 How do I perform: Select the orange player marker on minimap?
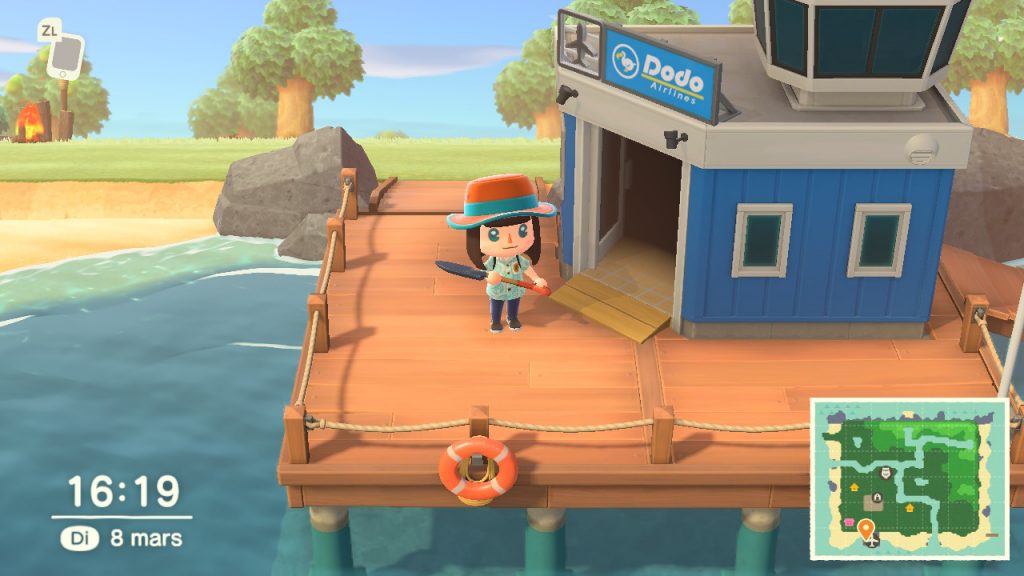tap(865, 526)
